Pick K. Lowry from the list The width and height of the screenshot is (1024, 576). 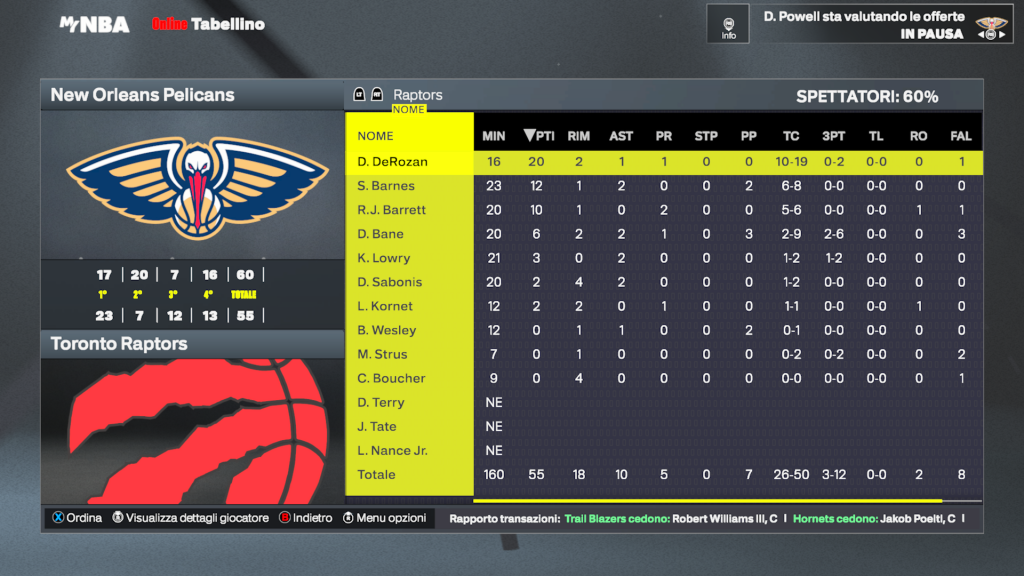pos(384,258)
